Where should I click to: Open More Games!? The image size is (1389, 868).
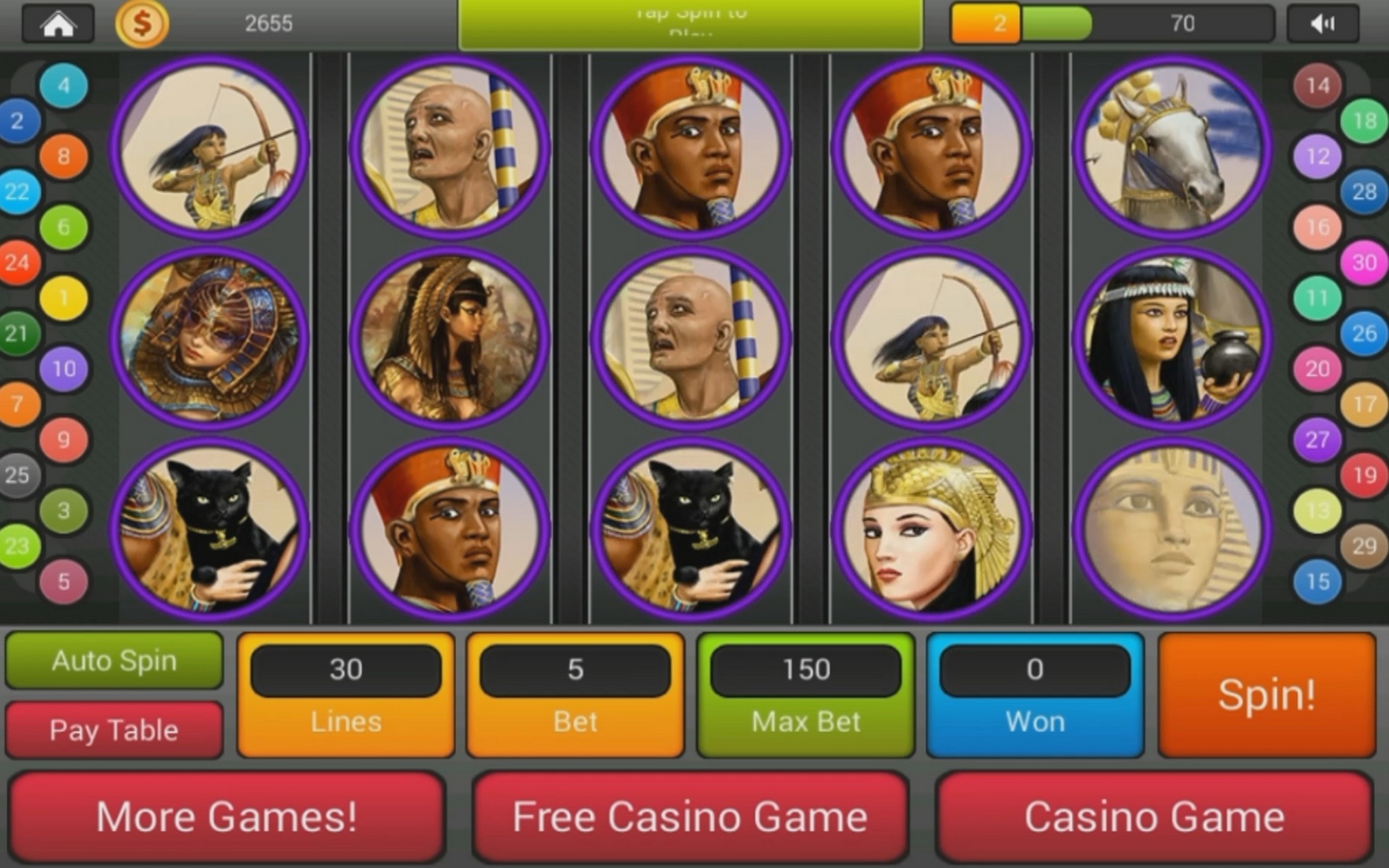(x=227, y=817)
